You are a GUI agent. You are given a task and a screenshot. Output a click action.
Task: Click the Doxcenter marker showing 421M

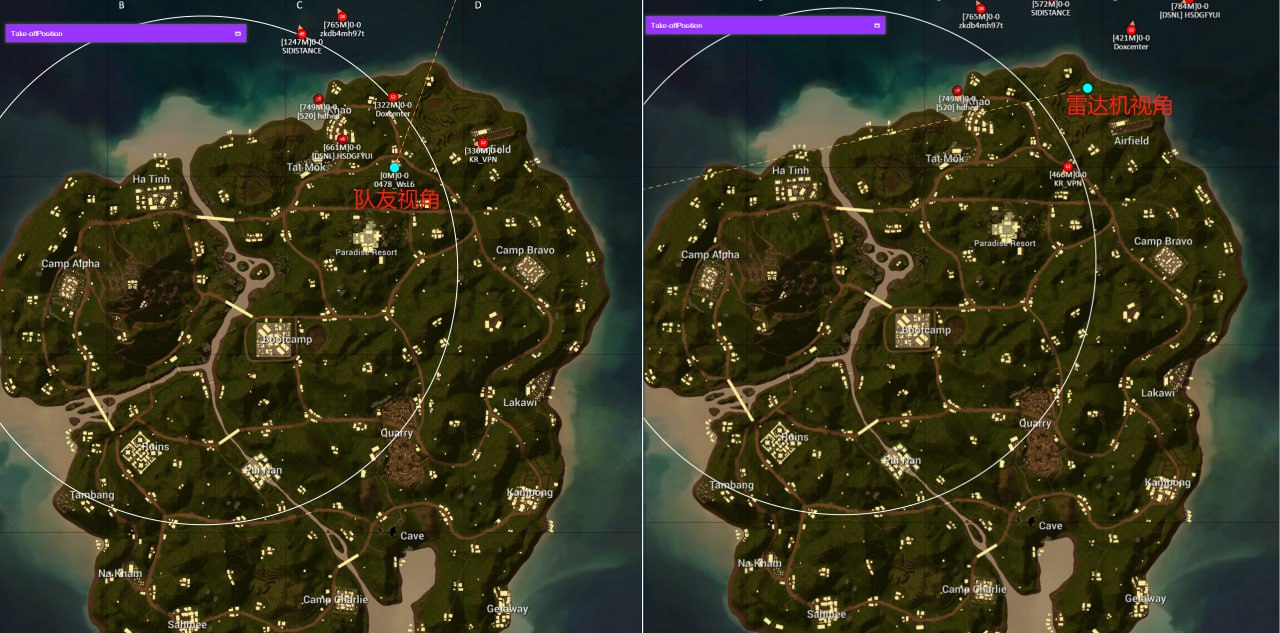tap(1131, 28)
